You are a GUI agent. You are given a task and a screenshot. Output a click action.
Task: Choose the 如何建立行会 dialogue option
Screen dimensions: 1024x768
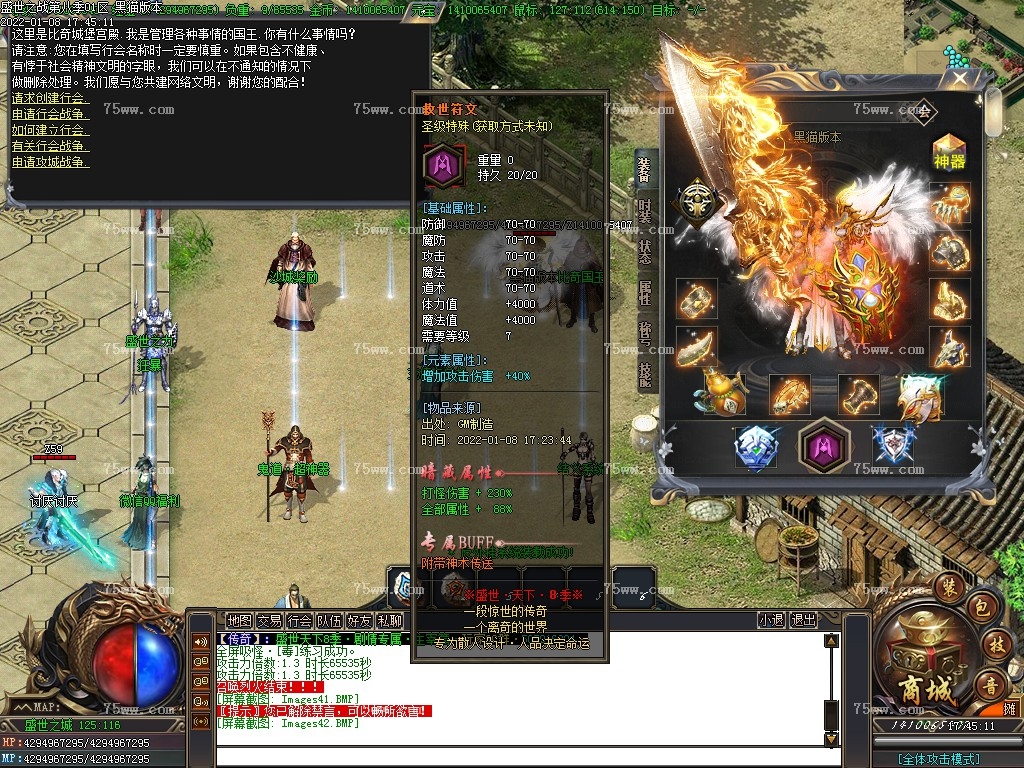click(50, 129)
